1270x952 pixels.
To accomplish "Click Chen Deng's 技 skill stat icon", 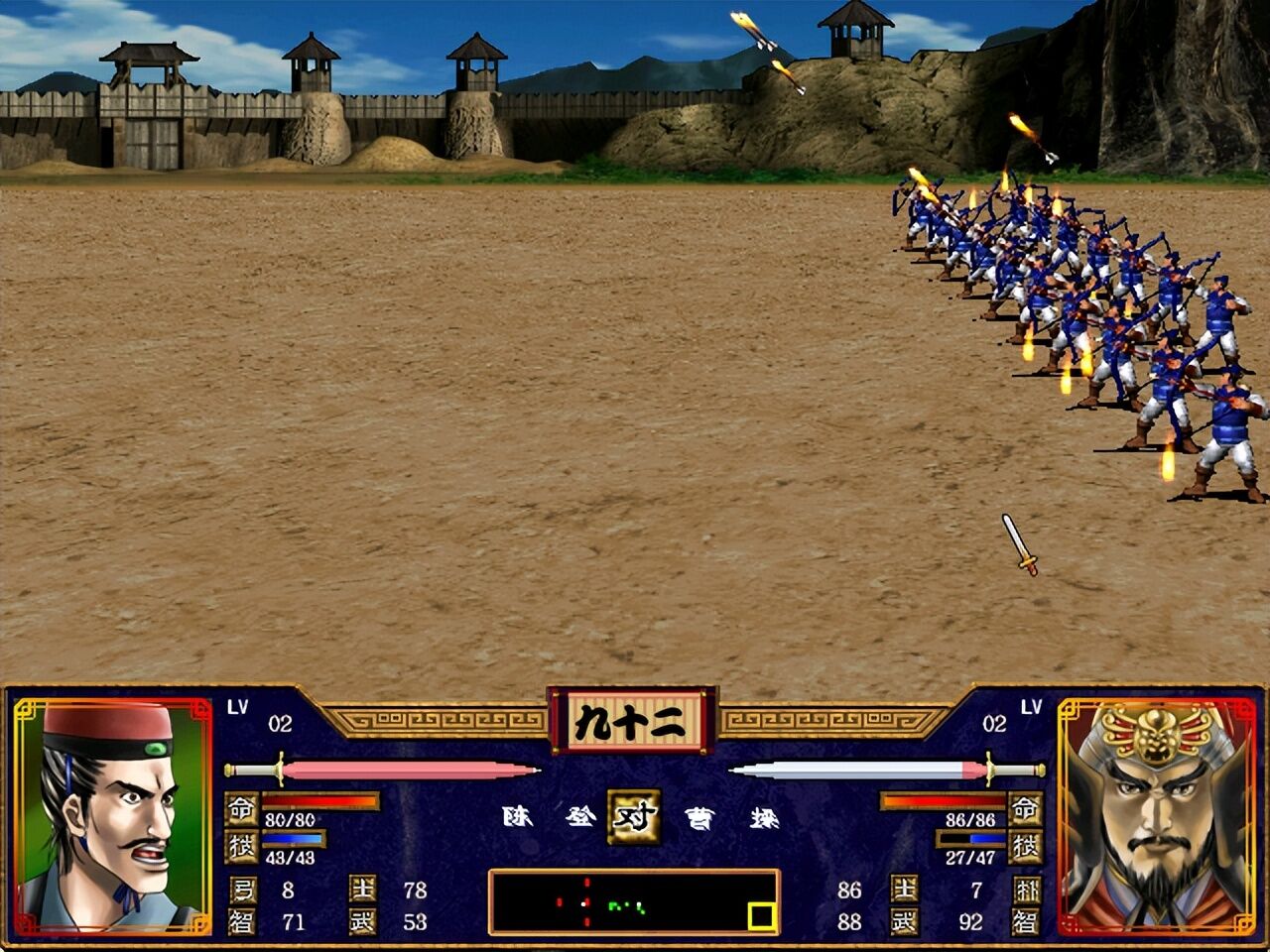I will [241, 847].
